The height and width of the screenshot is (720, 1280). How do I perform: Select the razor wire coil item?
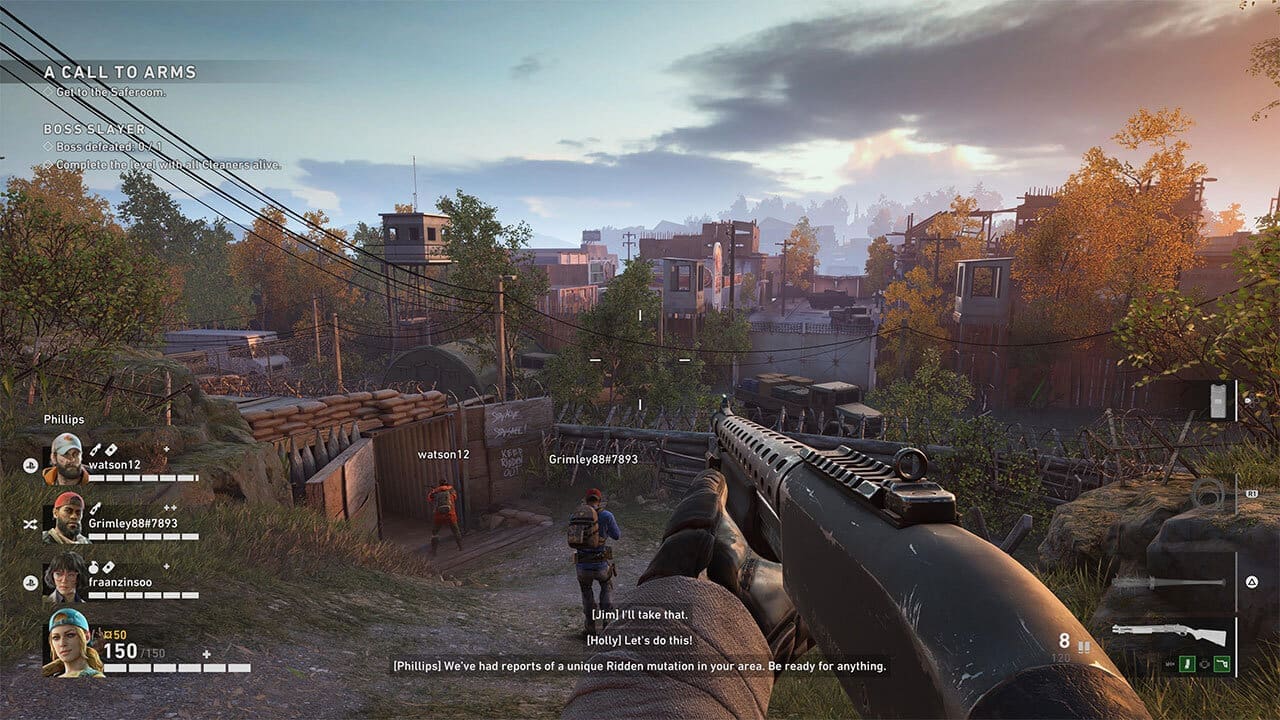1207,491
